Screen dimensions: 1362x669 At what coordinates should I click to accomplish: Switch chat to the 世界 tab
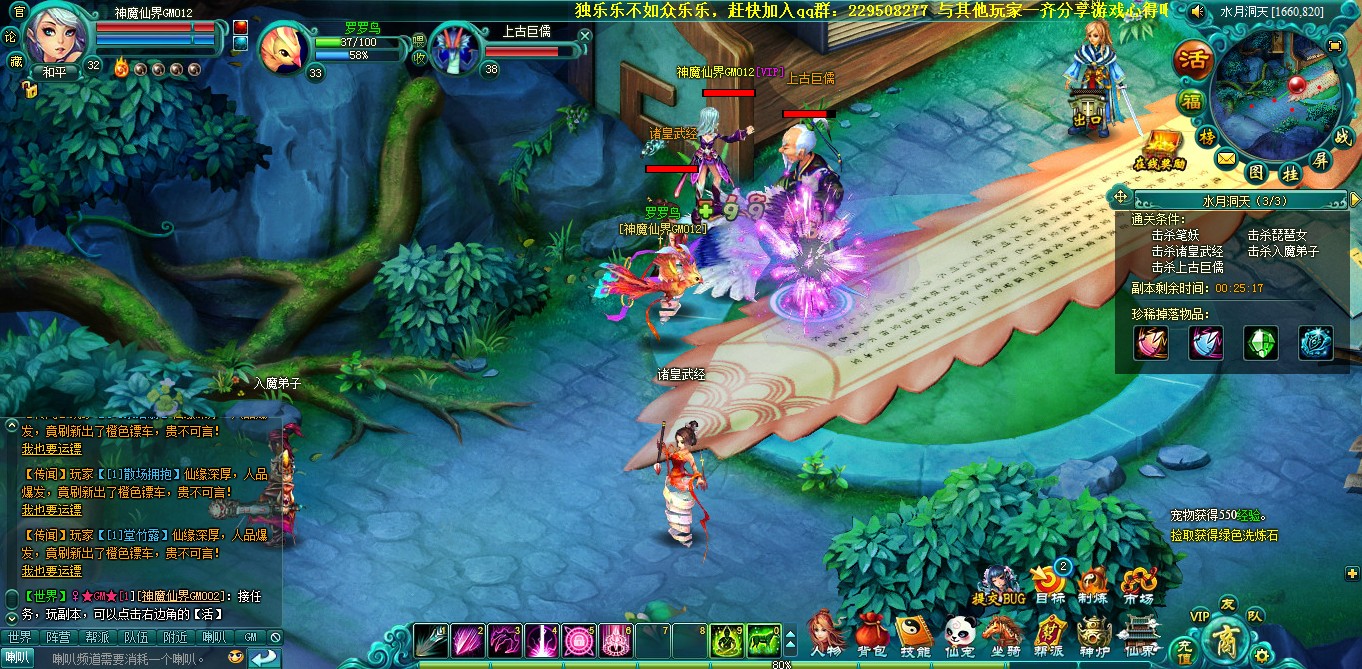point(19,637)
